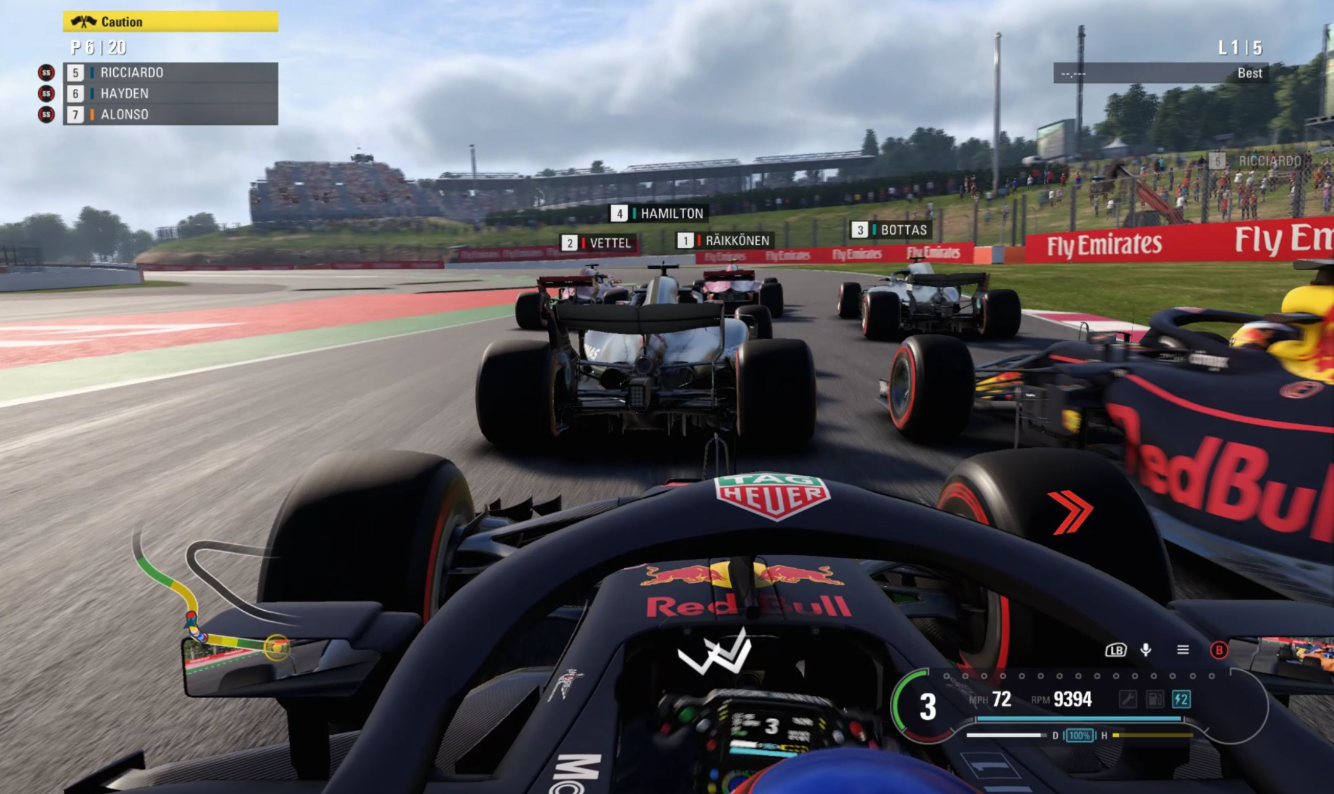This screenshot has height=794, width=1334.
Task: Toggle the DRS indicator on the dashboard
Action: coord(1055,735)
